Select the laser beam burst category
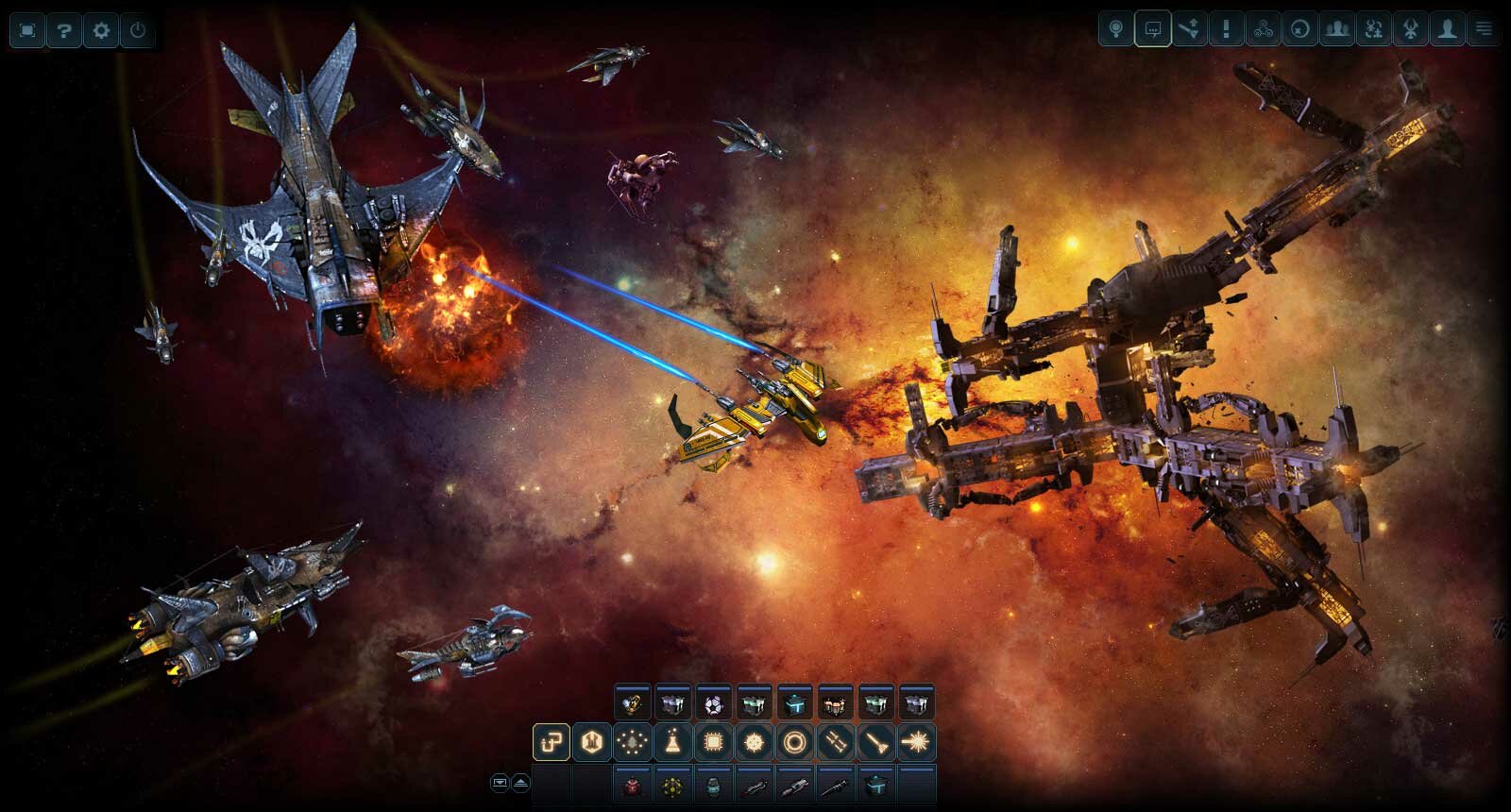1511x812 pixels. pos(916,743)
